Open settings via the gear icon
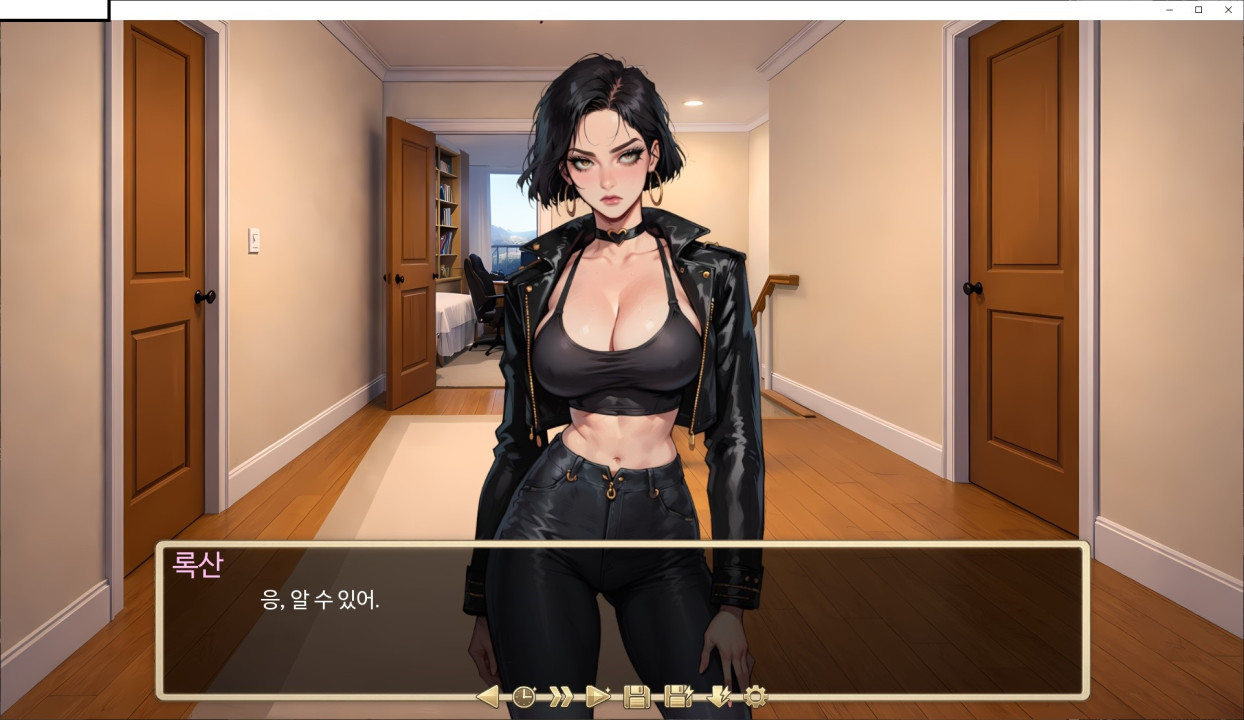Image resolution: width=1244 pixels, height=720 pixels. [755, 697]
